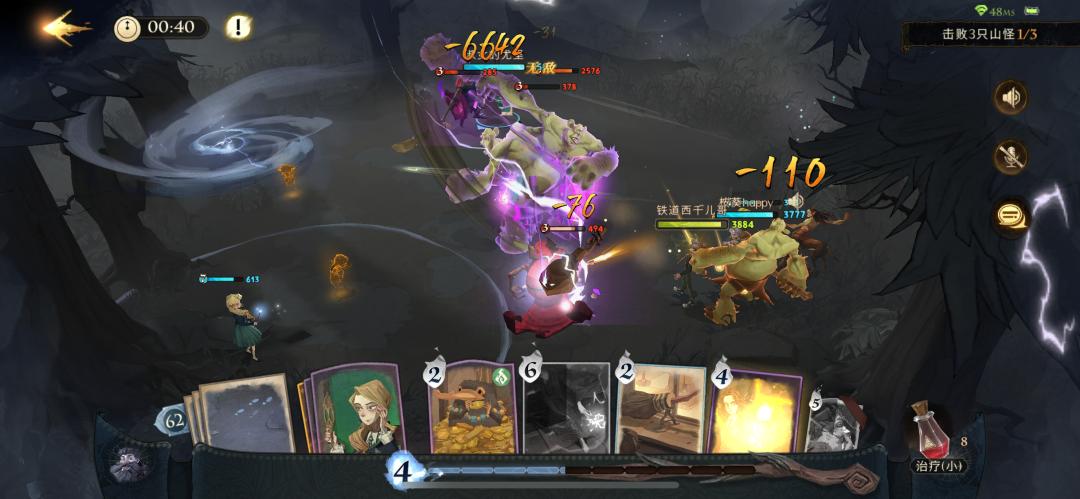
Task: Open the exclamation mark info button
Action: pos(238,27)
